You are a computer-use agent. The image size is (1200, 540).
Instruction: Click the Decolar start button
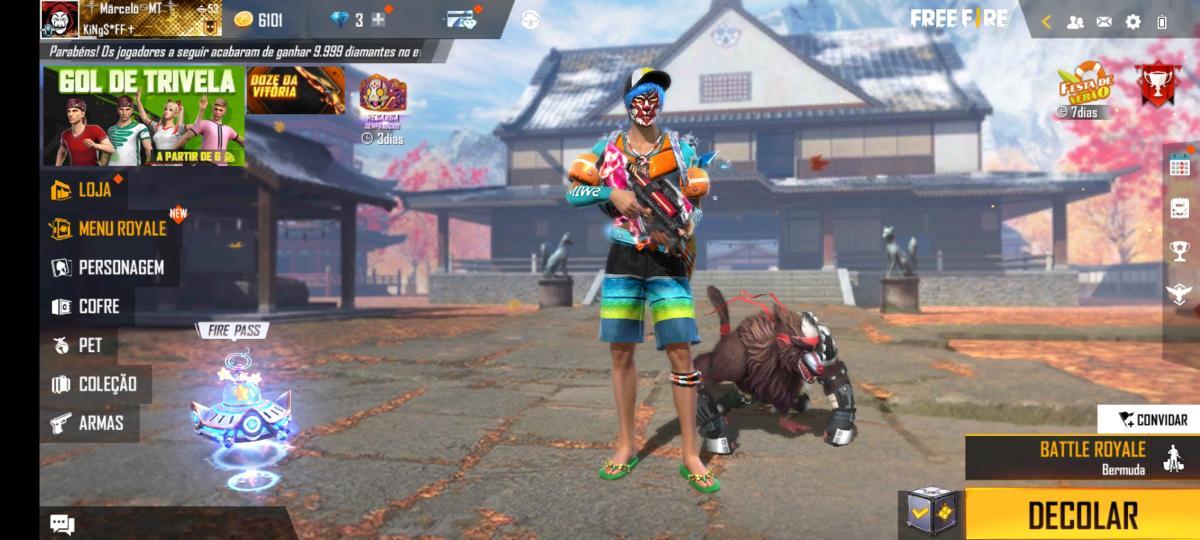point(1082,514)
